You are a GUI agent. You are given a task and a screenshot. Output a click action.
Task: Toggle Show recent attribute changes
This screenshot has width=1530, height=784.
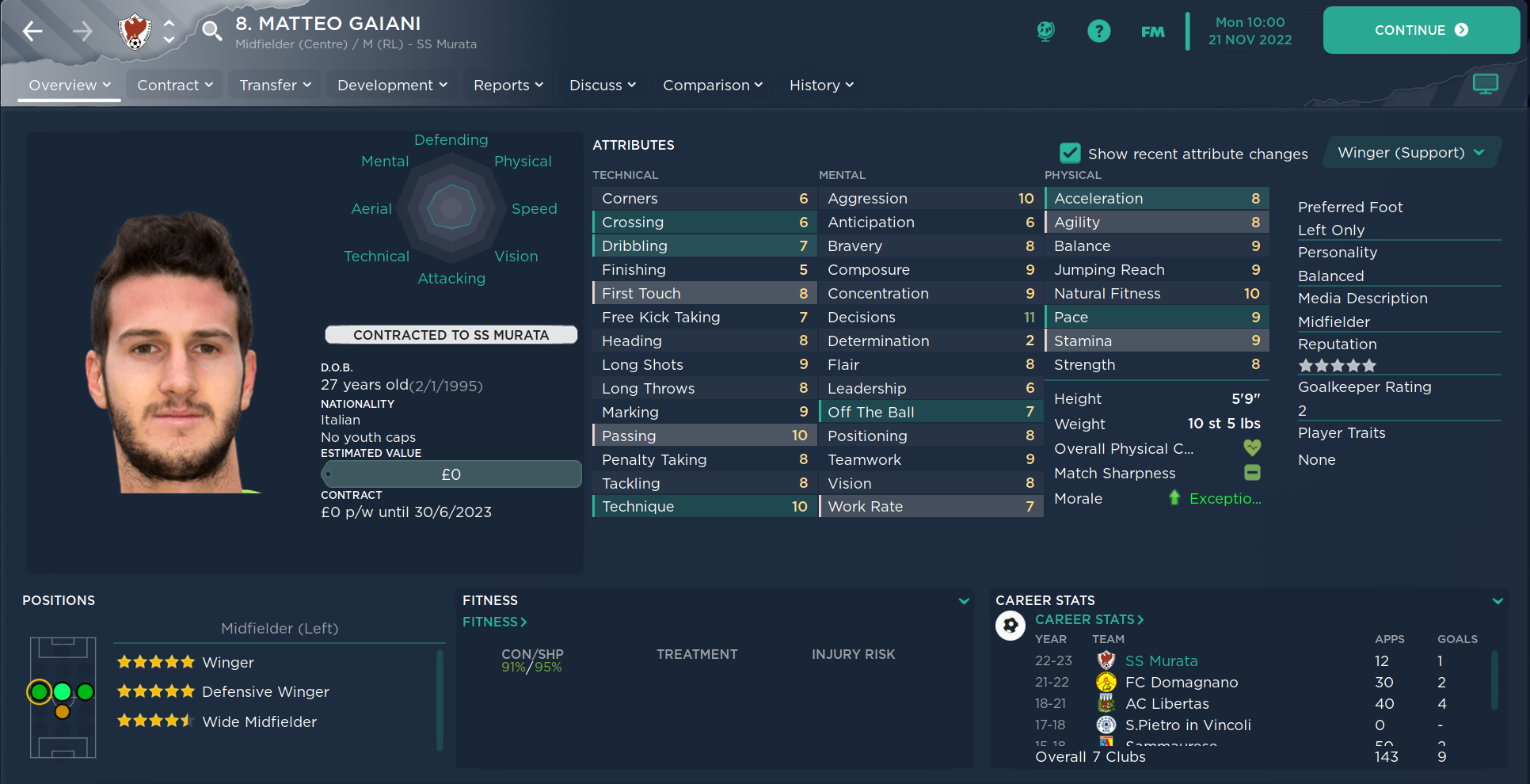tap(1070, 153)
